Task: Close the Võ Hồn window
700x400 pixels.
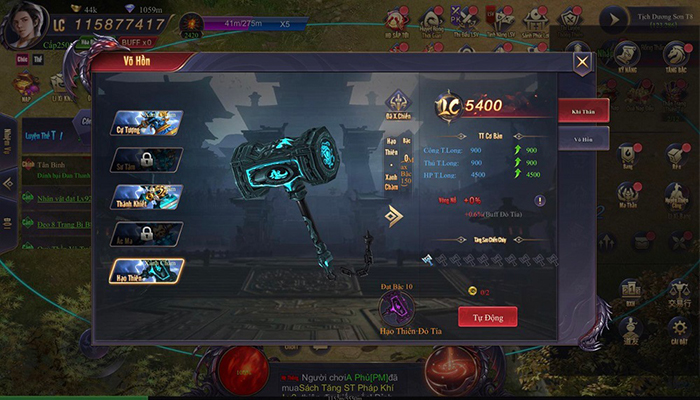Action: (582, 62)
